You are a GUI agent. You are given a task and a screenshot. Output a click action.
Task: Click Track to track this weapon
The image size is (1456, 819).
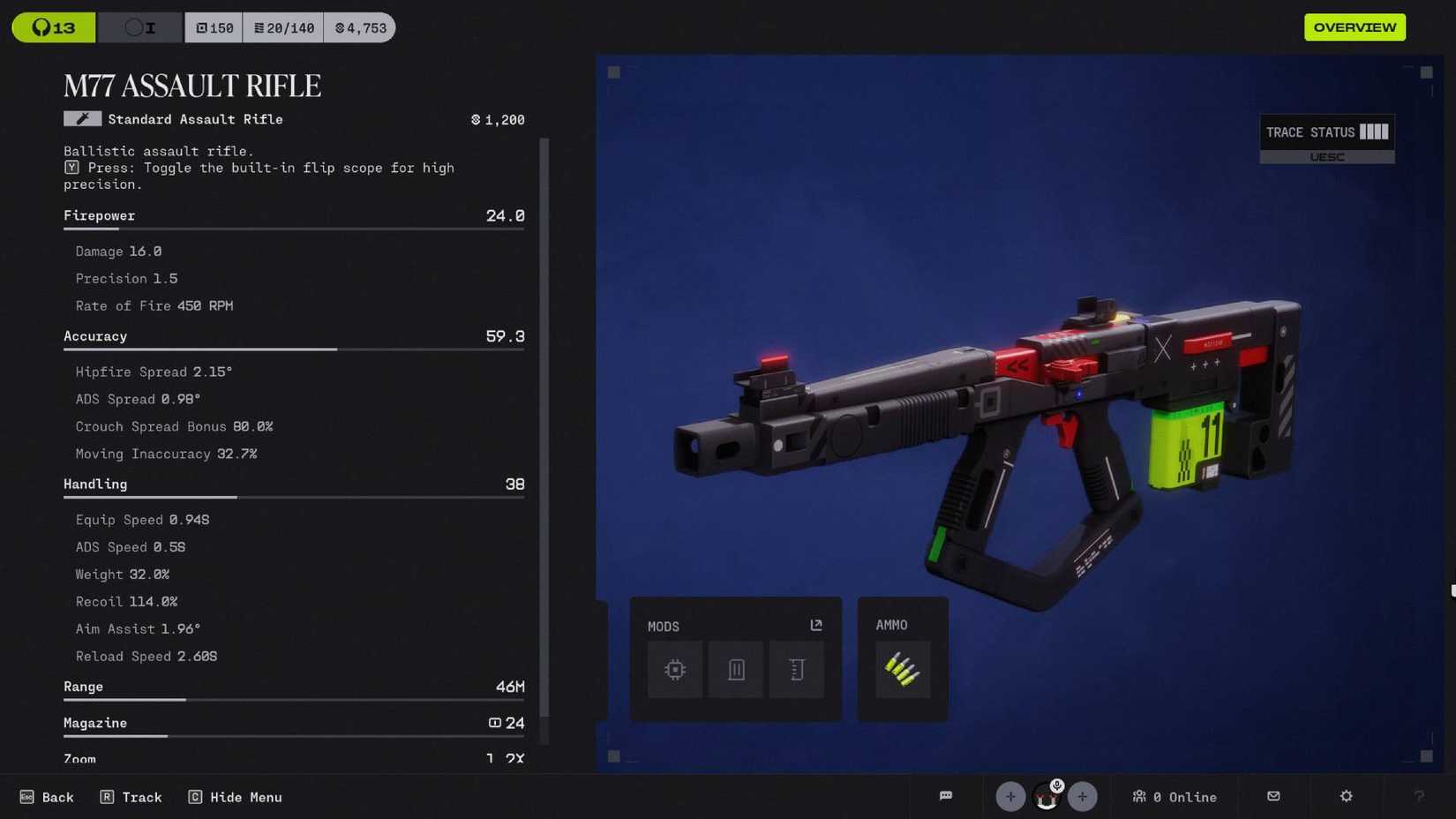click(x=131, y=796)
